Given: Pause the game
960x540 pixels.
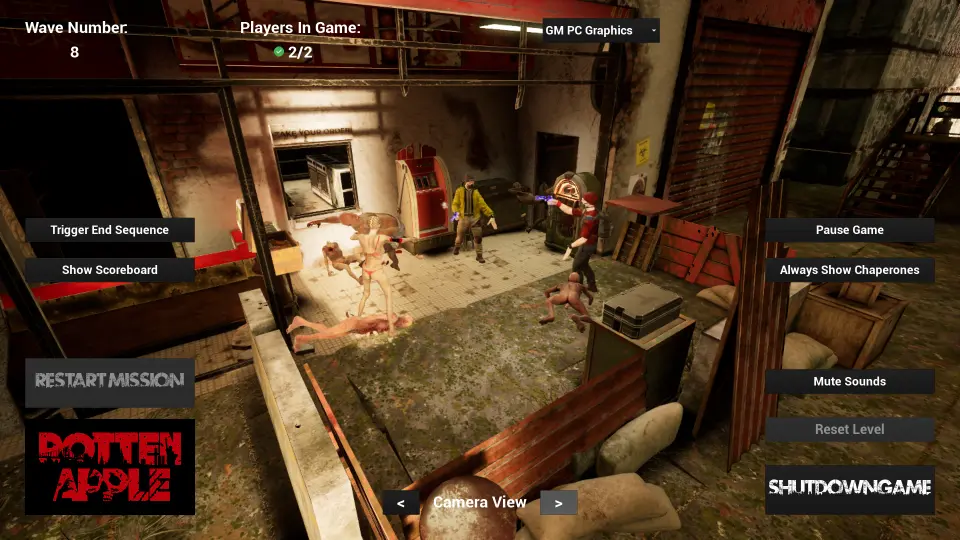Looking at the screenshot, I should pos(850,230).
